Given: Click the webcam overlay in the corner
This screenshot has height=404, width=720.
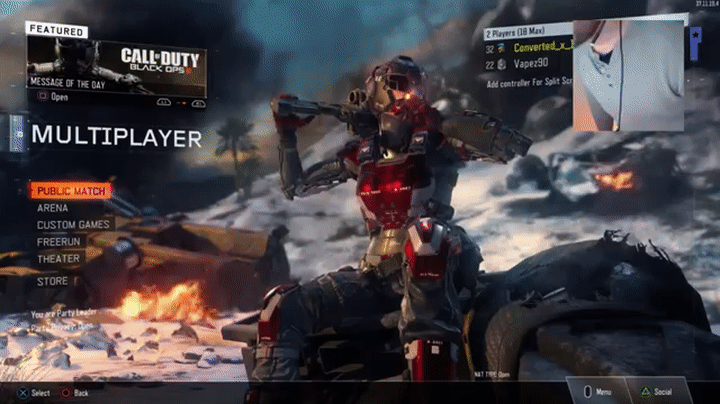Looking at the screenshot, I should tap(629, 74).
